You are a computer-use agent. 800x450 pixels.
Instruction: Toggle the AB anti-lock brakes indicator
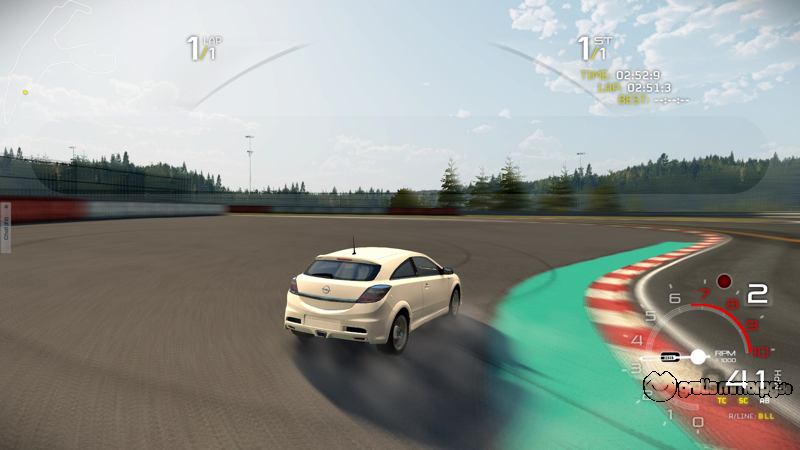pyautogui.click(x=764, y=400)
